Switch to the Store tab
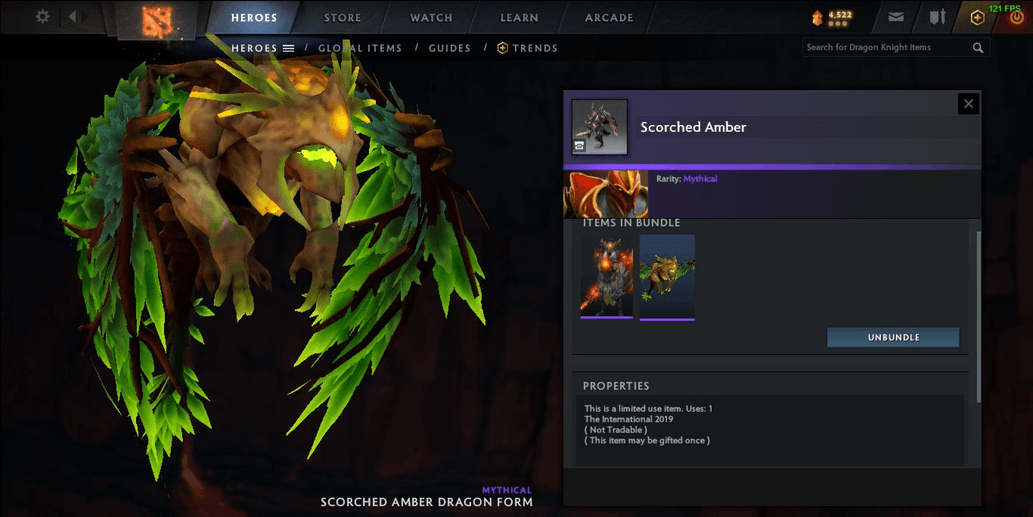 coord(343,18)
